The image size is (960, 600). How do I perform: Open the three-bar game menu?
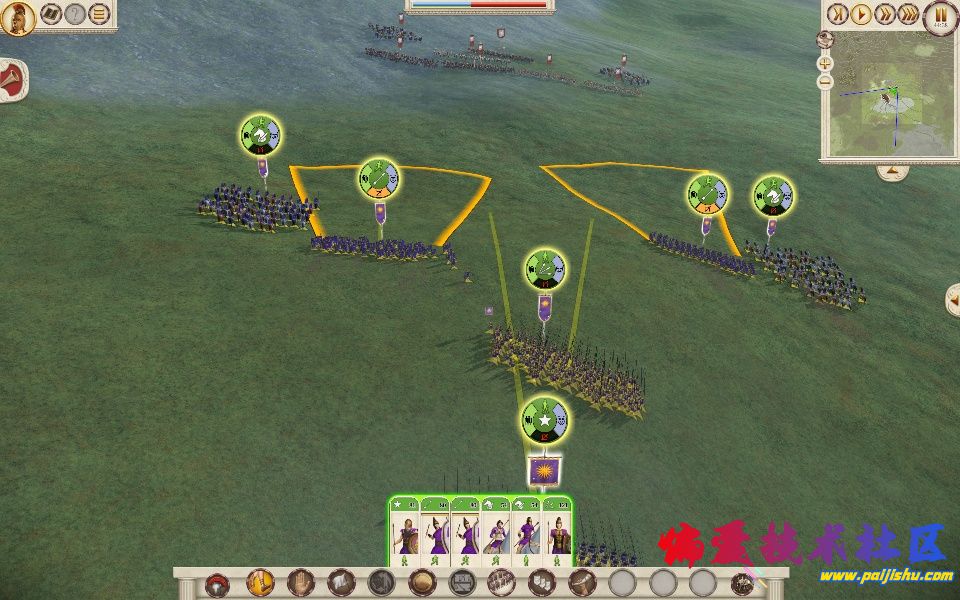pyautogui.click(x=99, y=15)
